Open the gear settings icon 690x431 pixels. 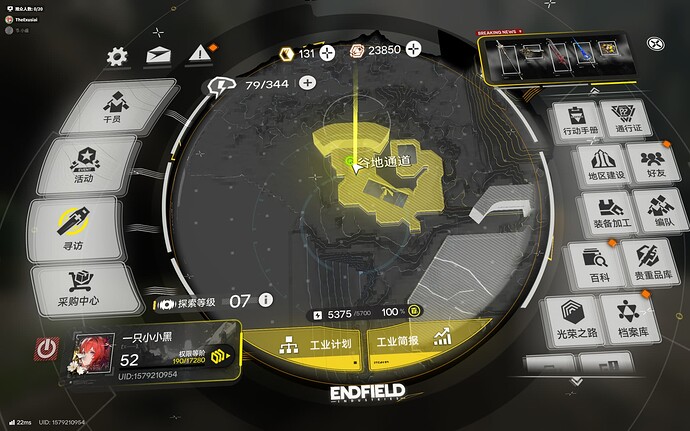click(117, 57)
